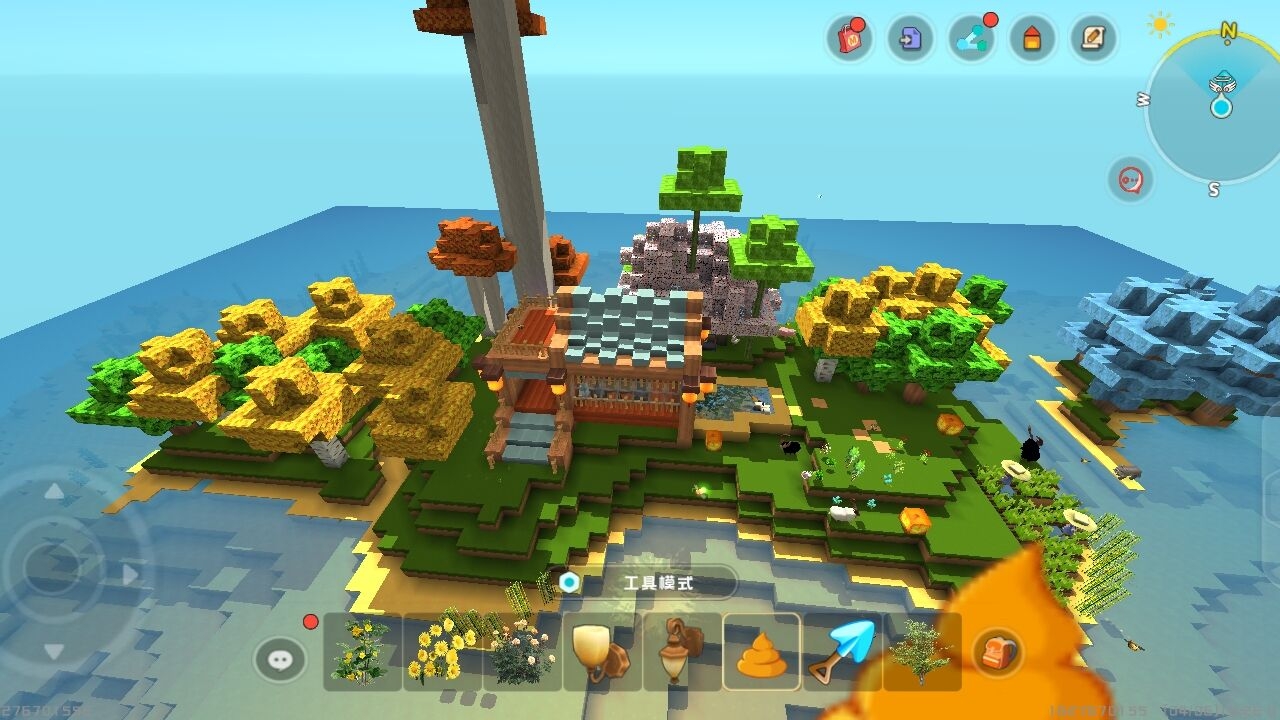This screenshot has width=1280, height=720.
Task: Select the small yellow flower plant slot
Action: click(x=362, y=652)
